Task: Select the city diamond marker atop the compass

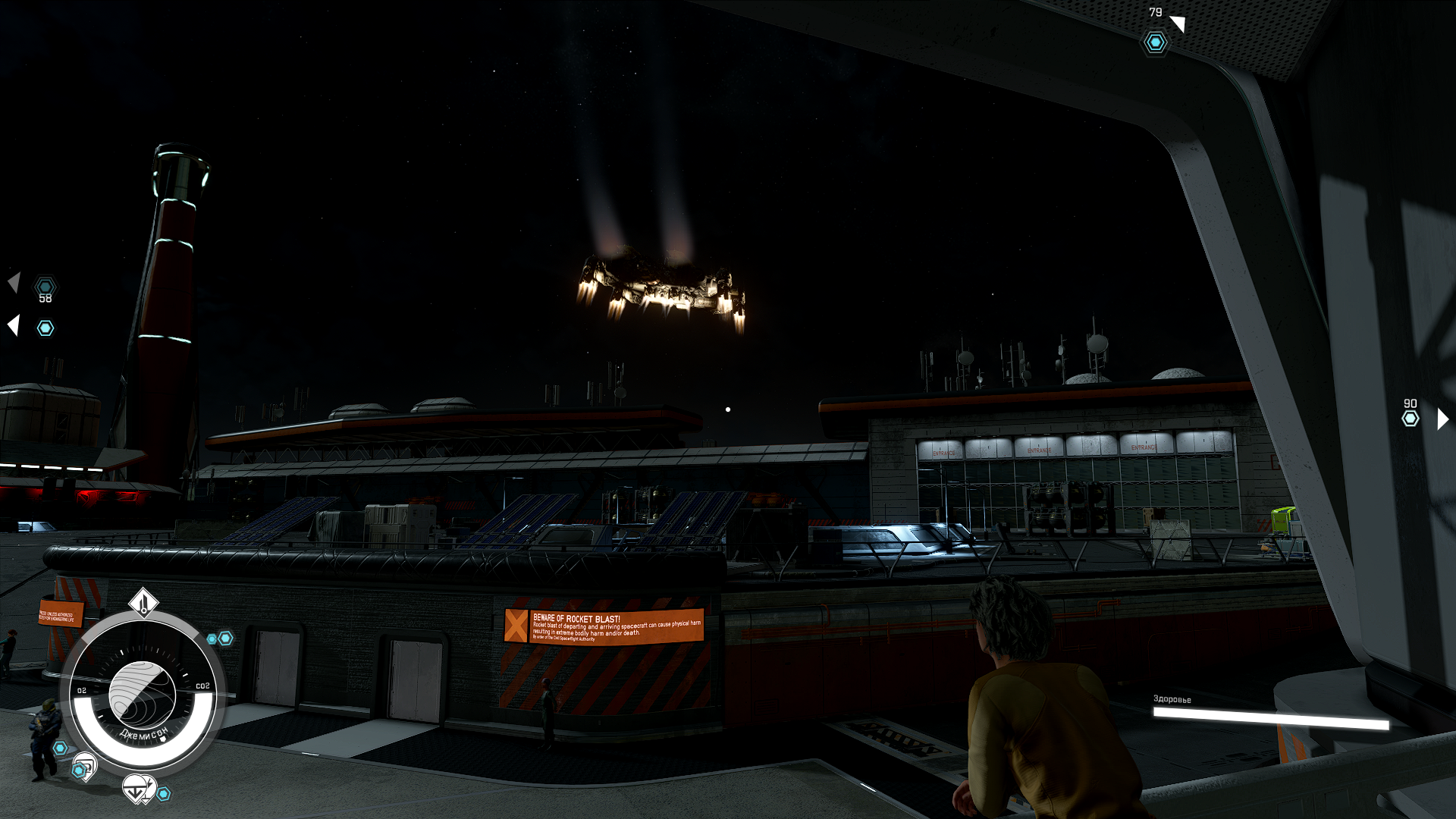Action: pyautogui.click(x=143, y=603)
